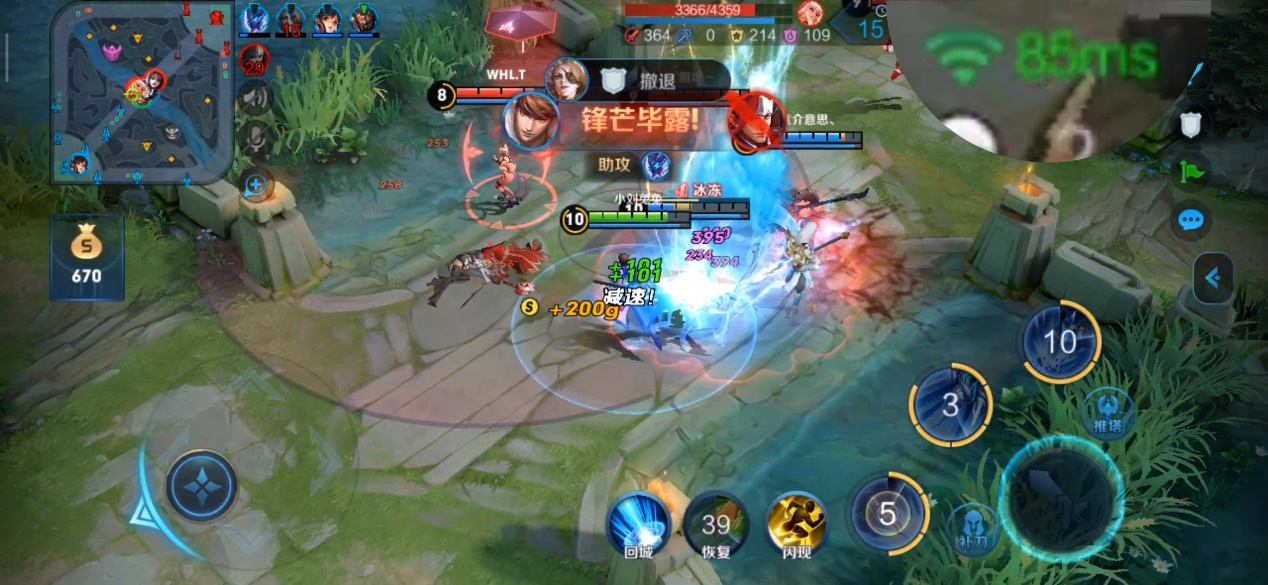Select the 推塔 tower attack button

point(1109,412)
